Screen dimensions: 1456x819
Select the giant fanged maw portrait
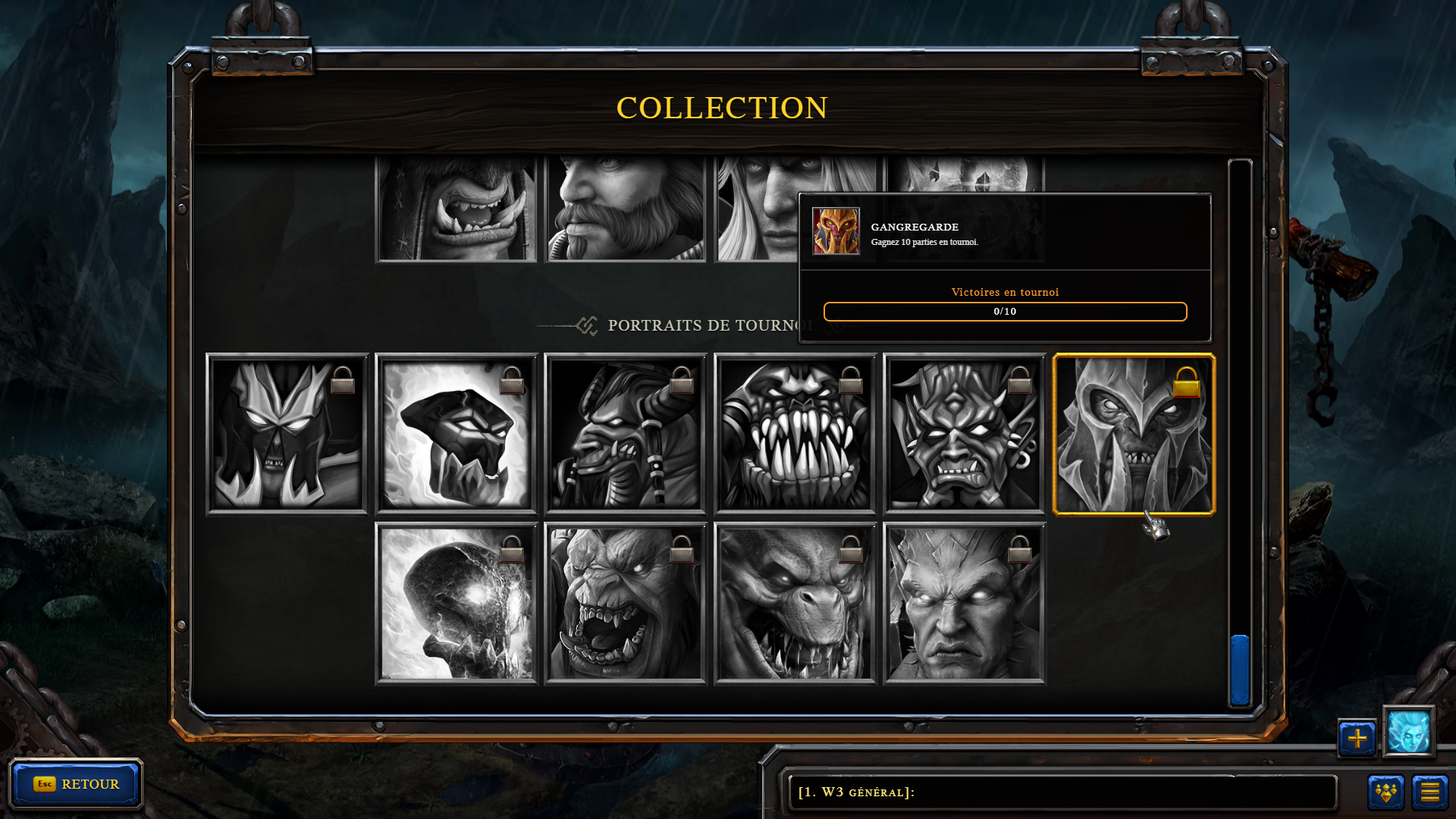[x=795, y=435]
